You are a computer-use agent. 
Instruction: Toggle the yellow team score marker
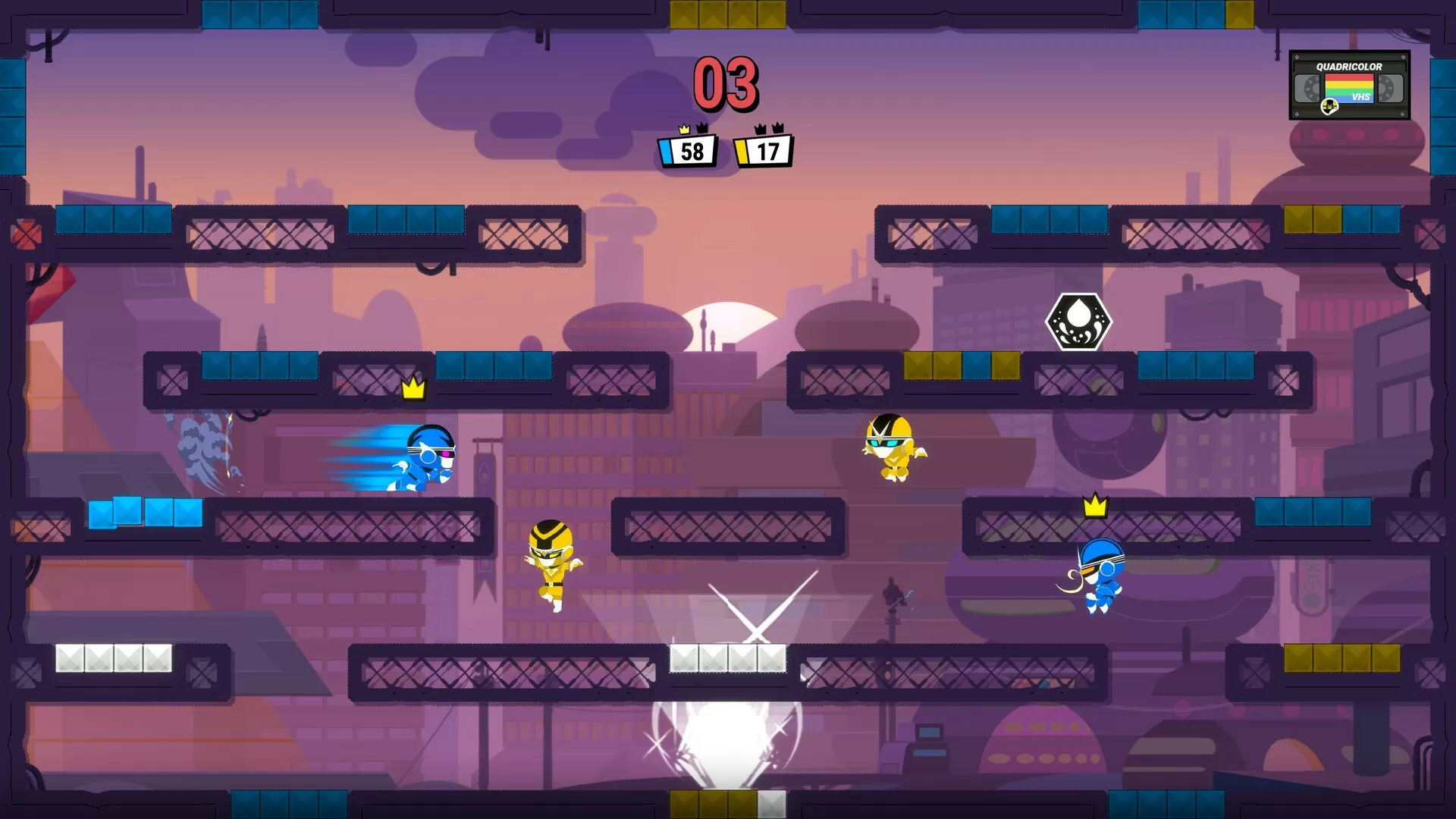tap(742, 151)
